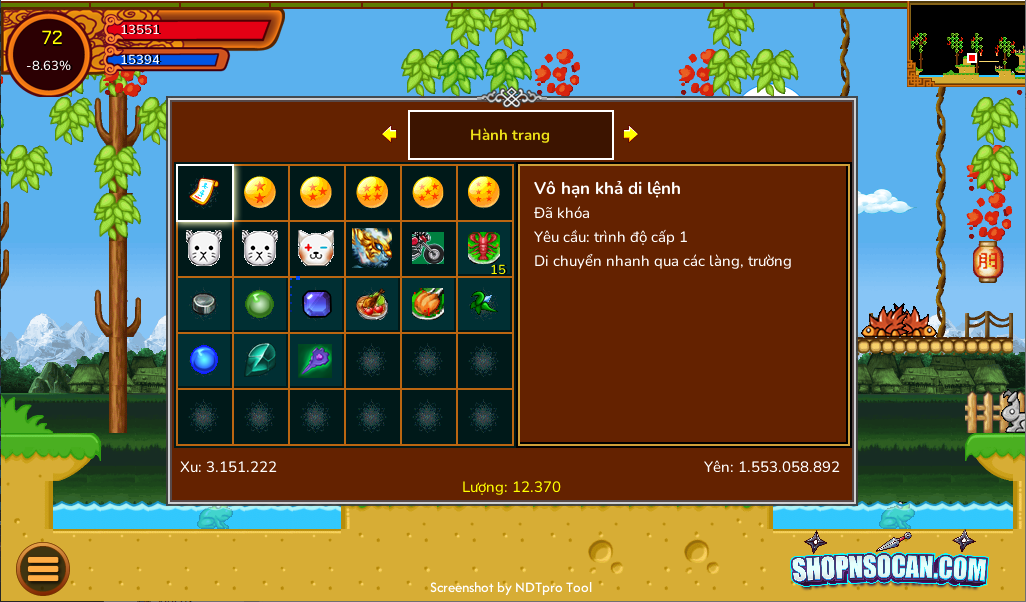
Task: Pick the roast chicken dish
Action: 428,305
